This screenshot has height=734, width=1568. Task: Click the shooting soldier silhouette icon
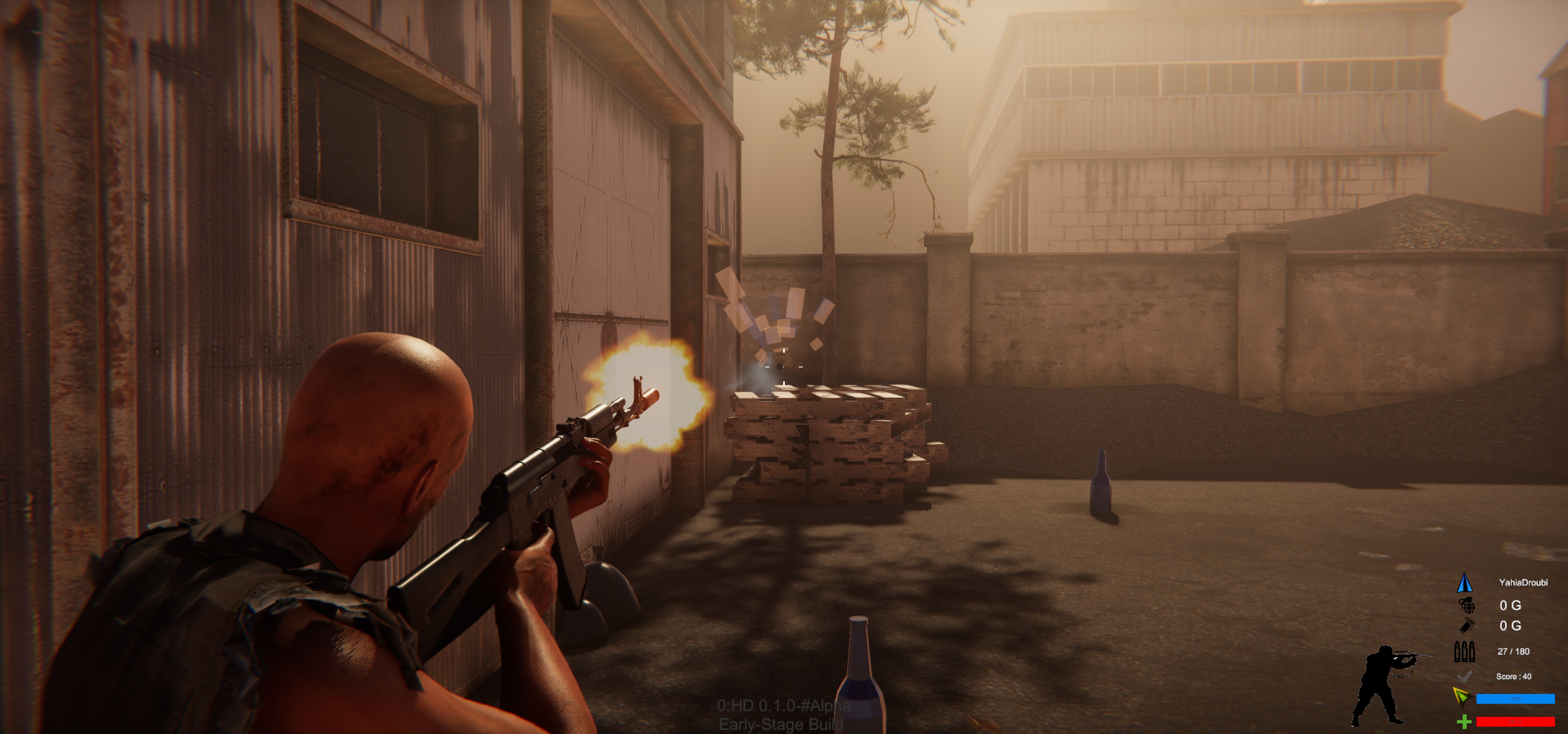[1386, 685]
